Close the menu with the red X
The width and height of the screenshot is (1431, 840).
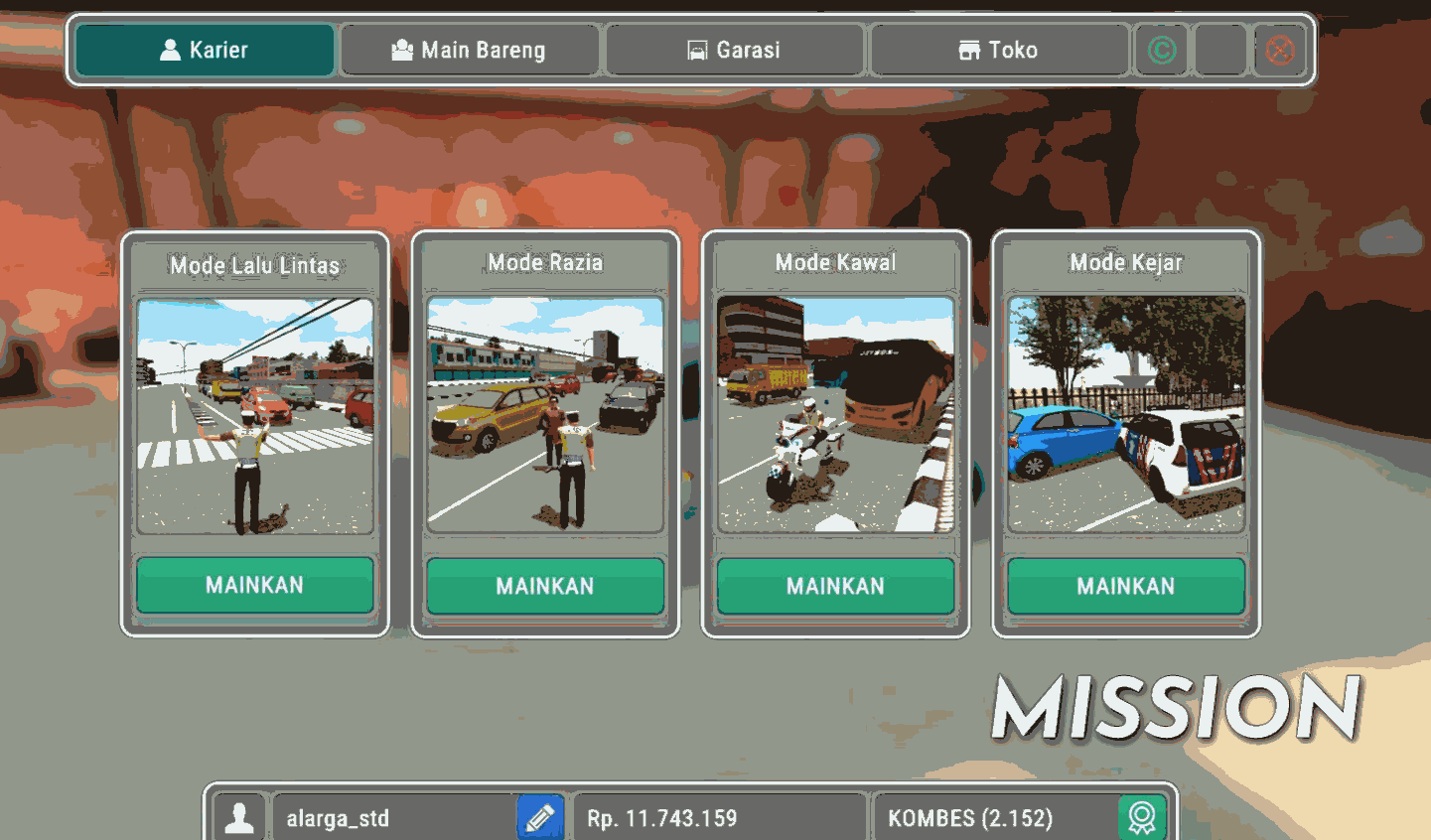1280,50
